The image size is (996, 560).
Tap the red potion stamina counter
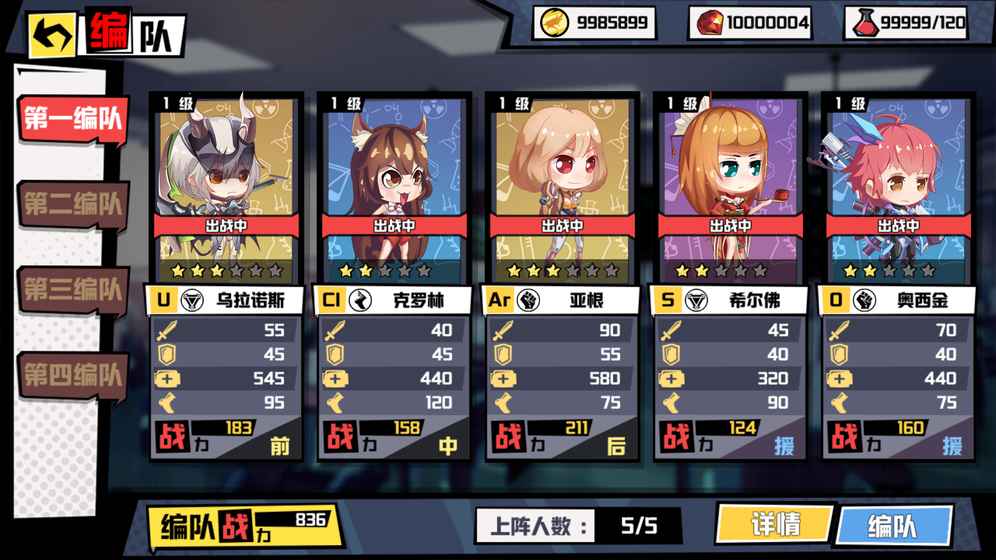click(908, 22)
